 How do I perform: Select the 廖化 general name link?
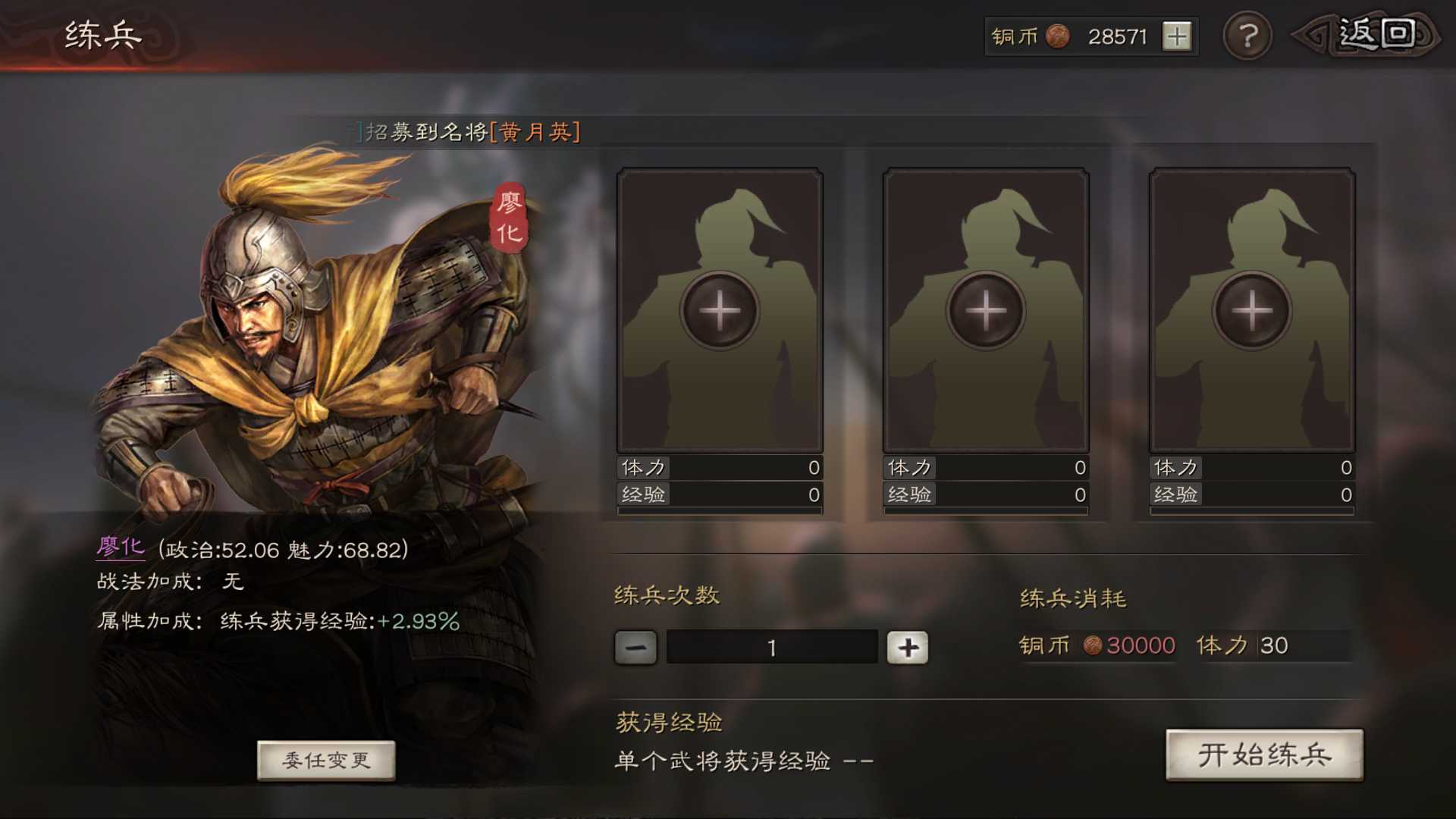click(121, 548)
